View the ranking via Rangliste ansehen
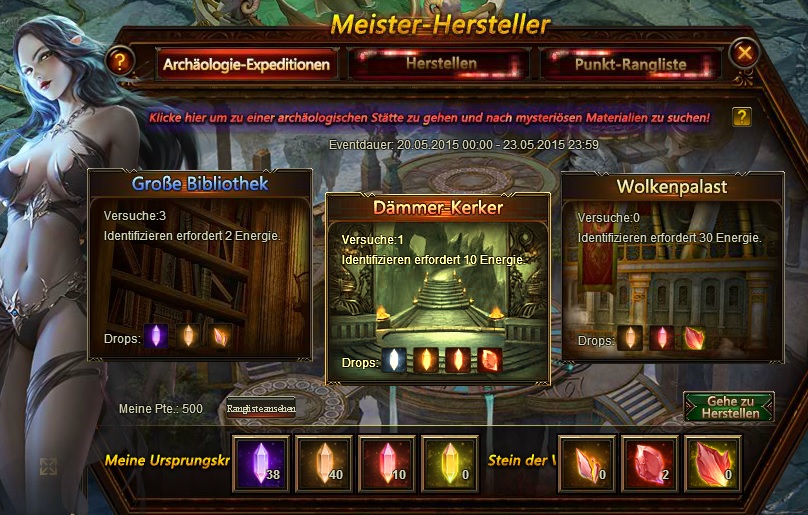808x515 pixels. click(x=262, y=408)
